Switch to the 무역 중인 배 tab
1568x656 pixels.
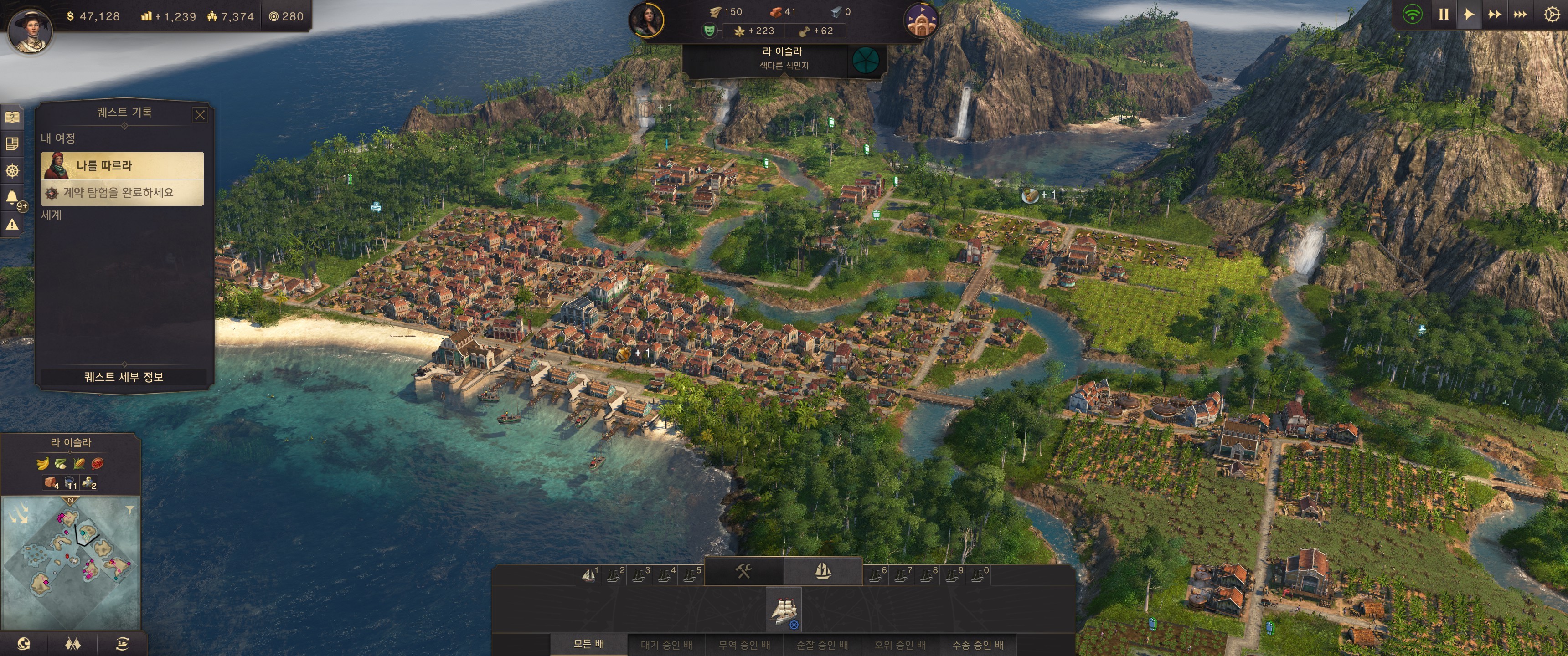tap(744, 644)
